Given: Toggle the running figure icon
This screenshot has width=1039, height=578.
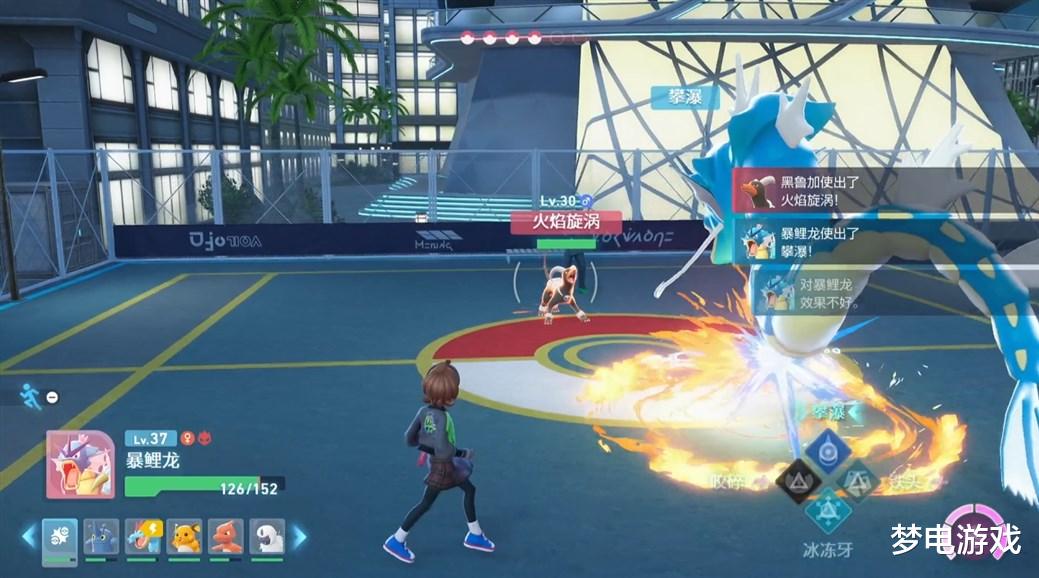Looking at the screenshot, I should [x=31, y=397].
